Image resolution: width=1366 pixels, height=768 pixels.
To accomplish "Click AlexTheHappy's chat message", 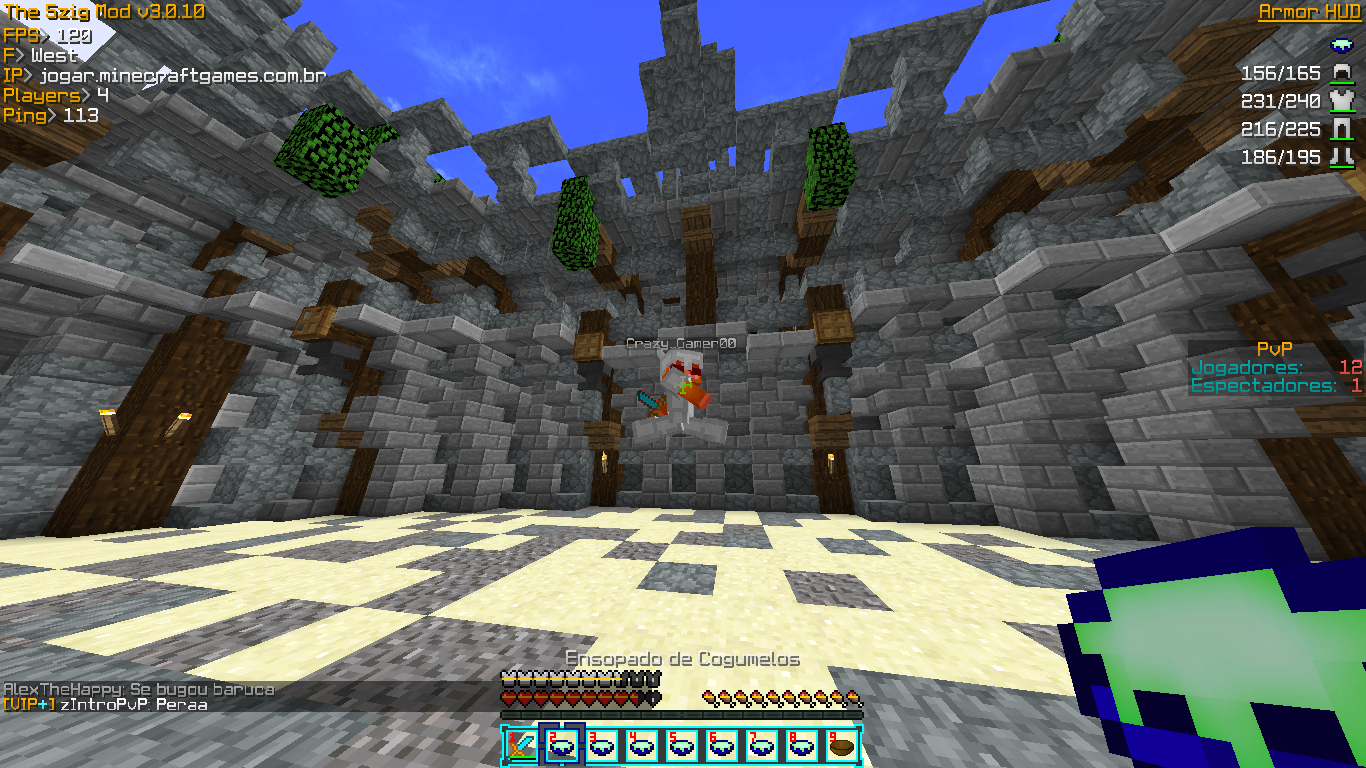I will tap(139, 689).
